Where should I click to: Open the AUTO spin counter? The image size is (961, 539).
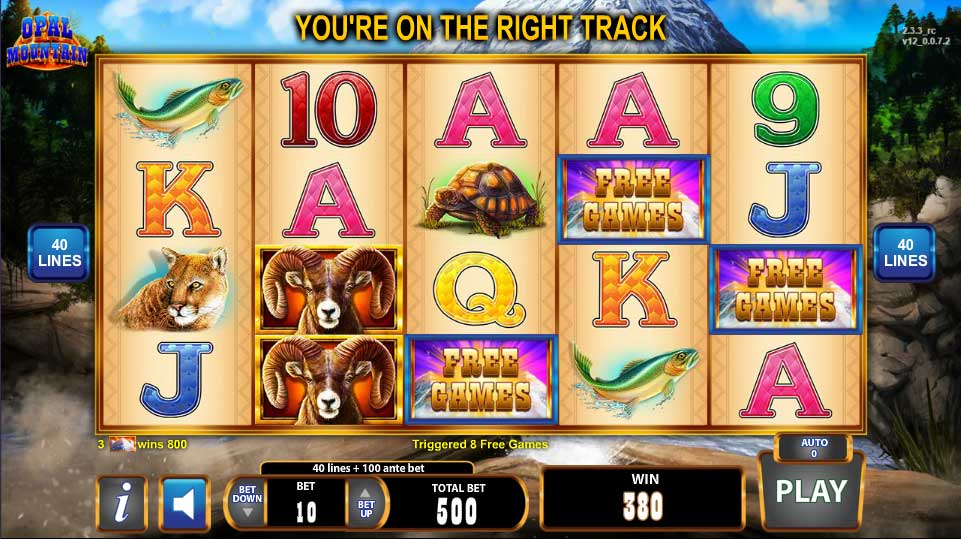[x=812, y=447]
